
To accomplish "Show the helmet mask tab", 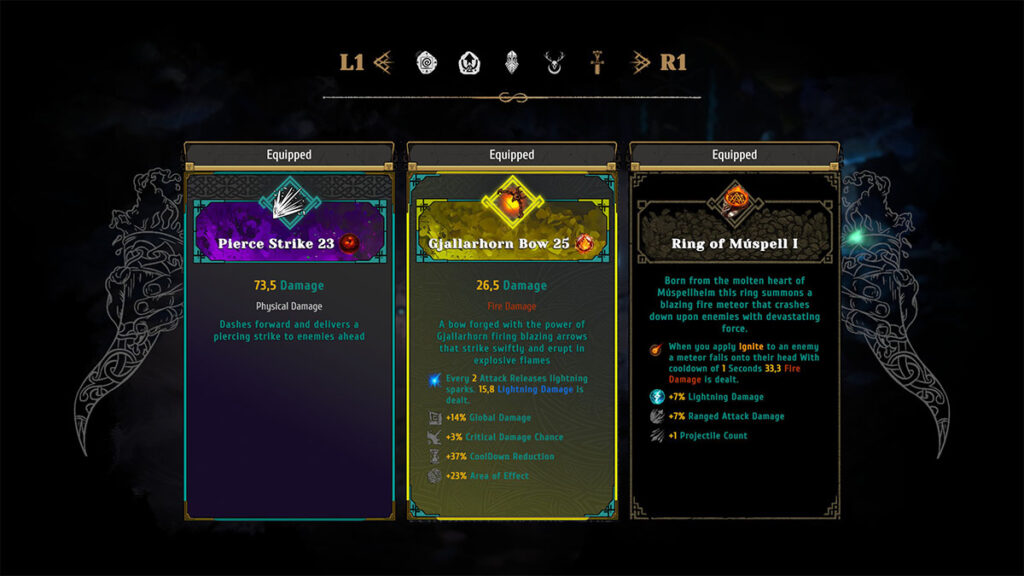I will click(x=512, y=63).
